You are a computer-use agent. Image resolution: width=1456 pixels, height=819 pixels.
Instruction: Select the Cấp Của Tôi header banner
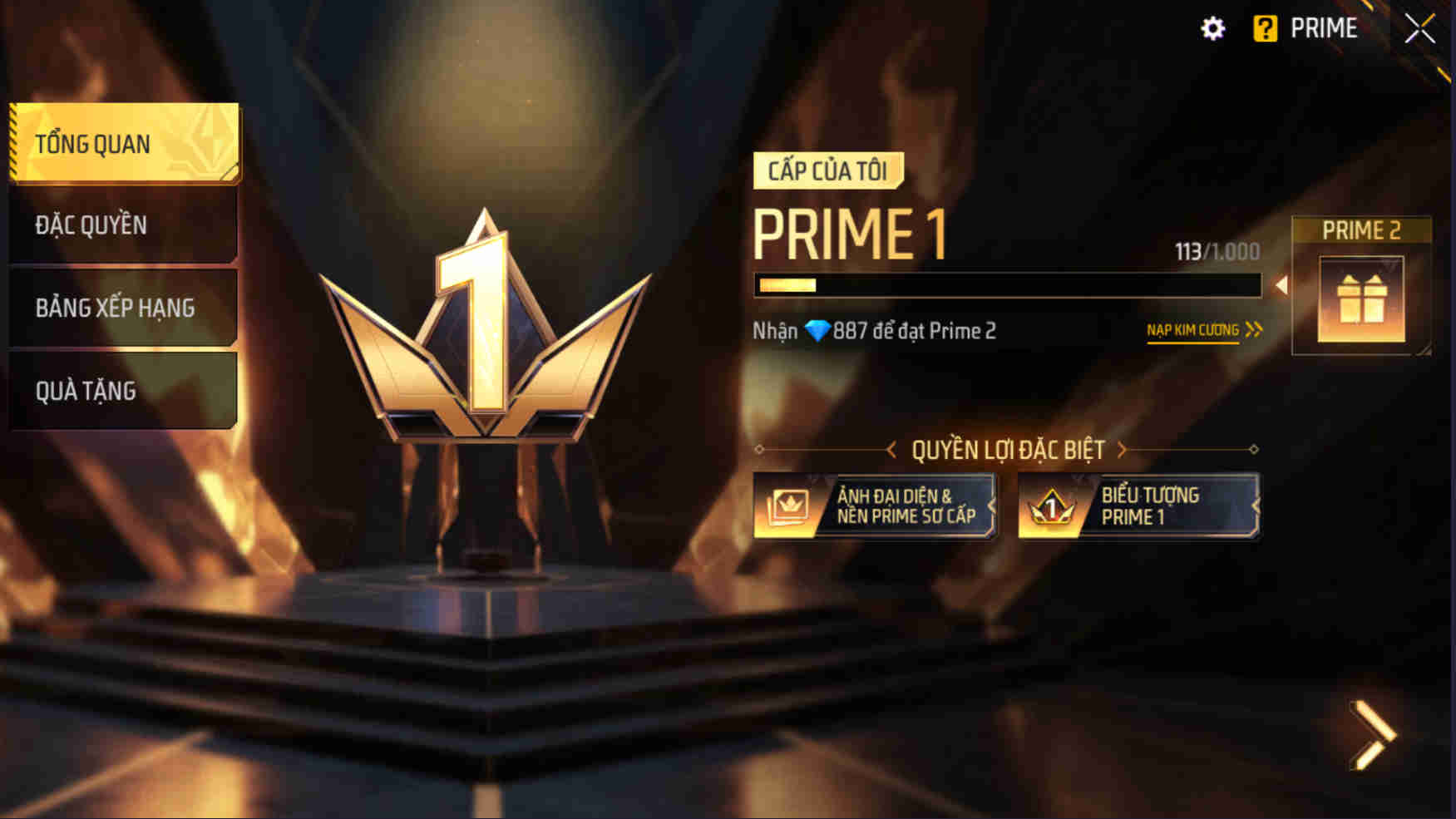coord(827,170)
